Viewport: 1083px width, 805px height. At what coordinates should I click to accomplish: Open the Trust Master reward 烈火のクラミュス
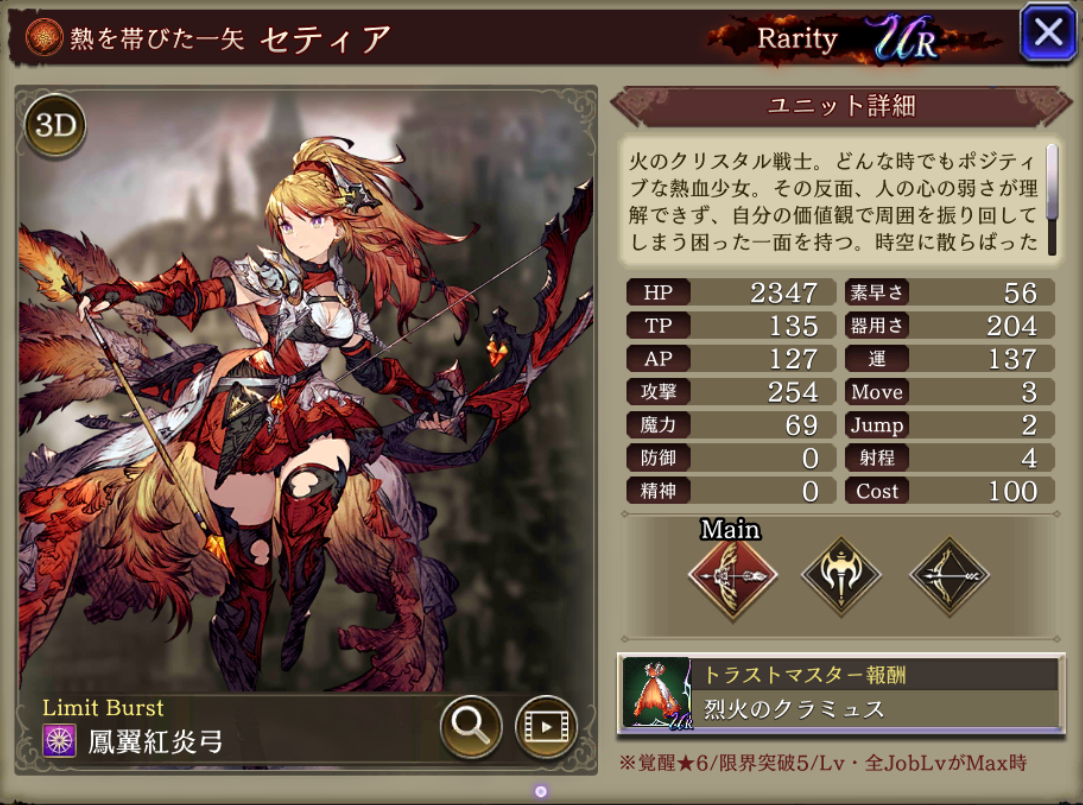click(840, 693)
